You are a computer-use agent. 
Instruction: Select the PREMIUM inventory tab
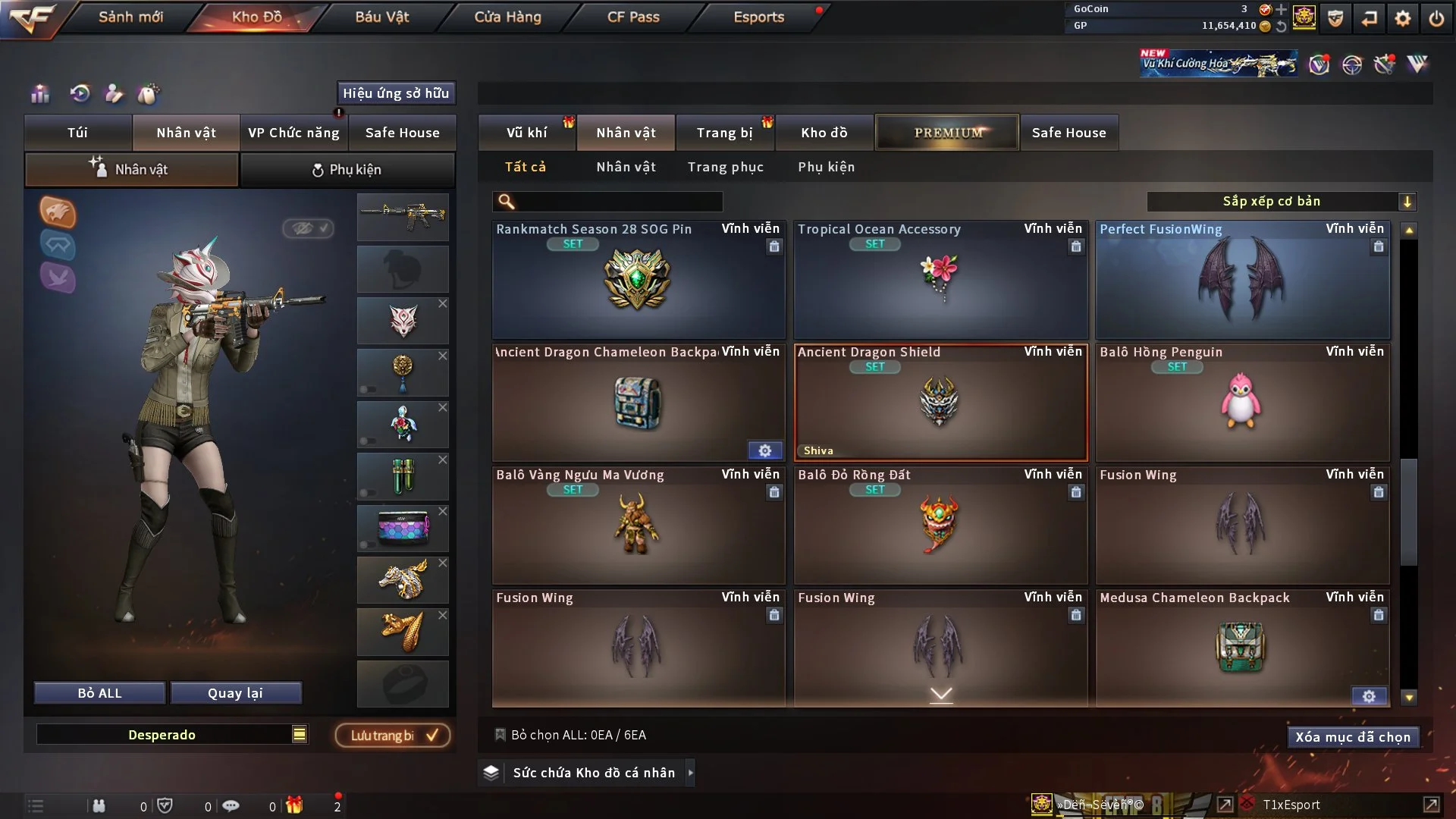pyautogui.click(x=947, y=133)
